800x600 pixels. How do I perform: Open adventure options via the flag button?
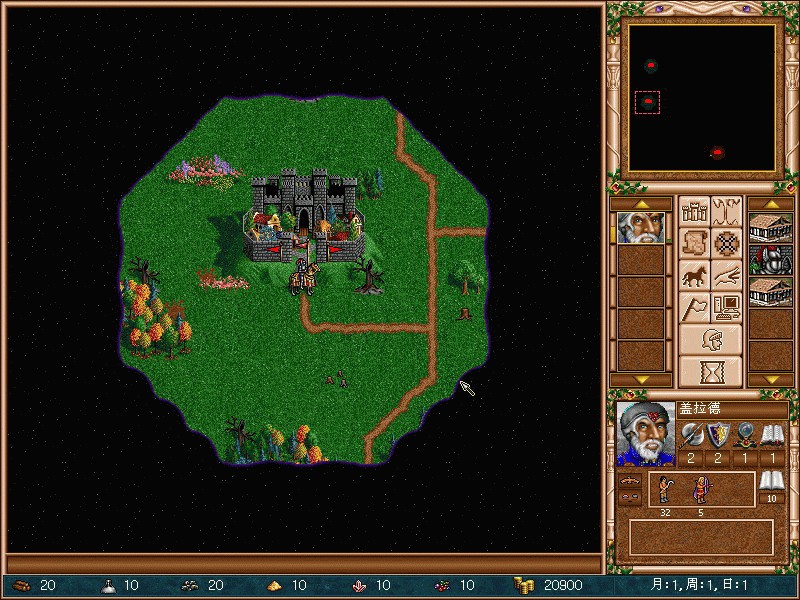[x=694, y=307]
